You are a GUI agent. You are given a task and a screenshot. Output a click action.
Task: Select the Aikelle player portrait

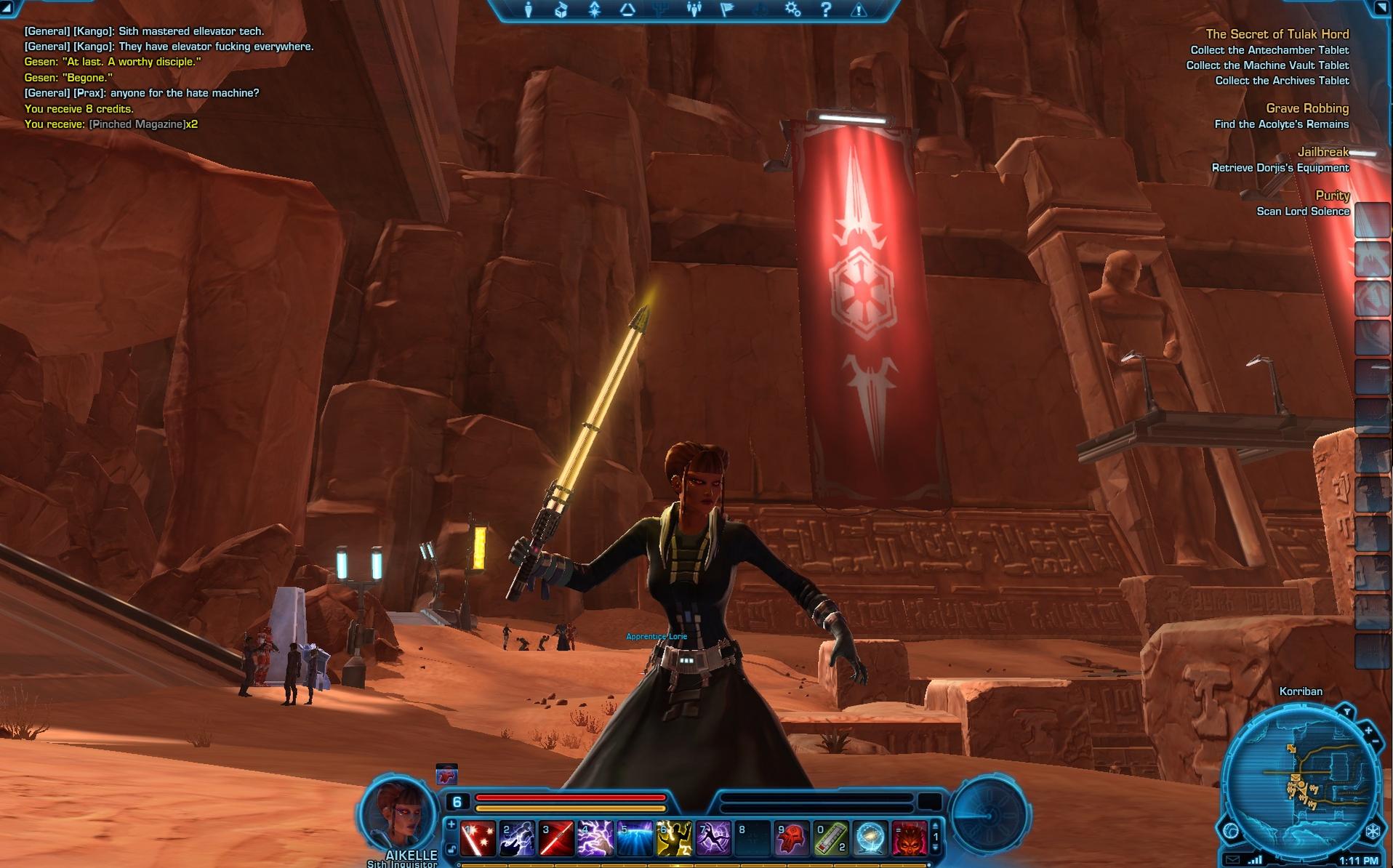[397, 813]
